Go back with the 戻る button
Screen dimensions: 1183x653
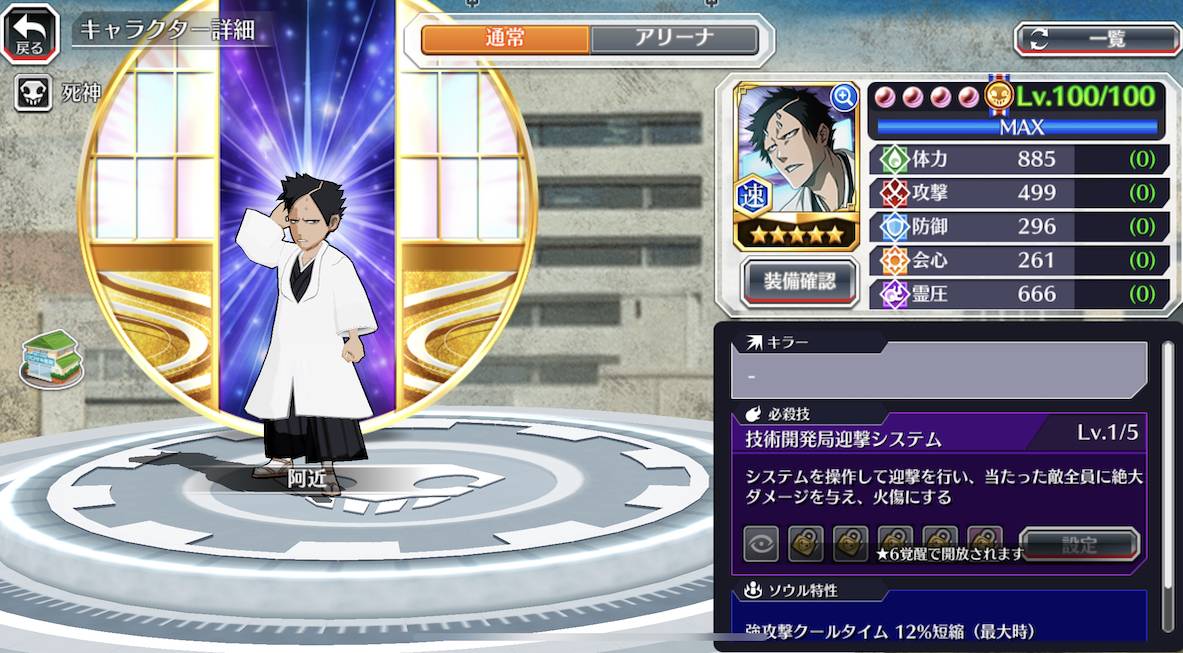(x=30, y=33)
